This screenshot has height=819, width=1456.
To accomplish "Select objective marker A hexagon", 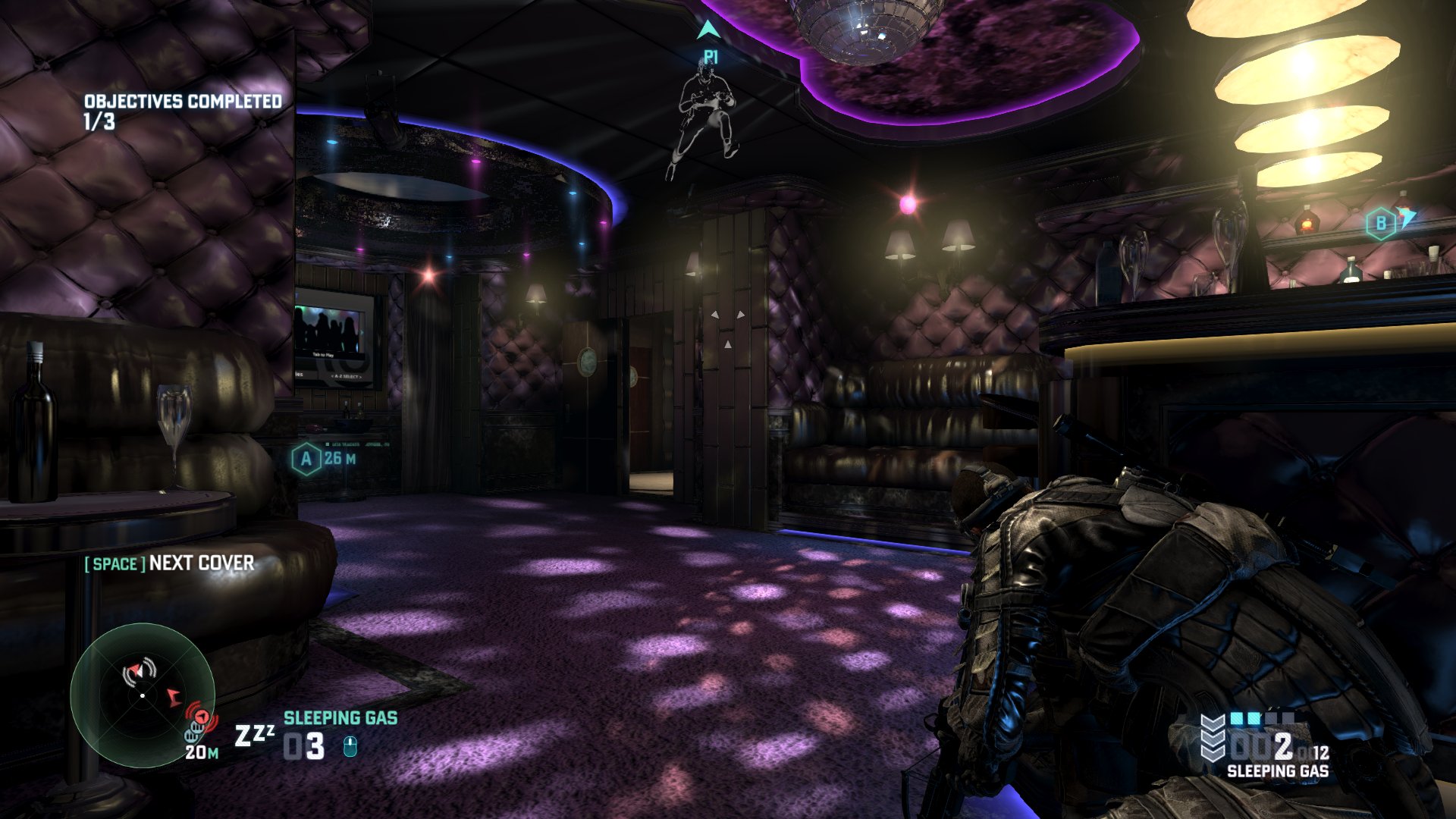I will point(306,459).
